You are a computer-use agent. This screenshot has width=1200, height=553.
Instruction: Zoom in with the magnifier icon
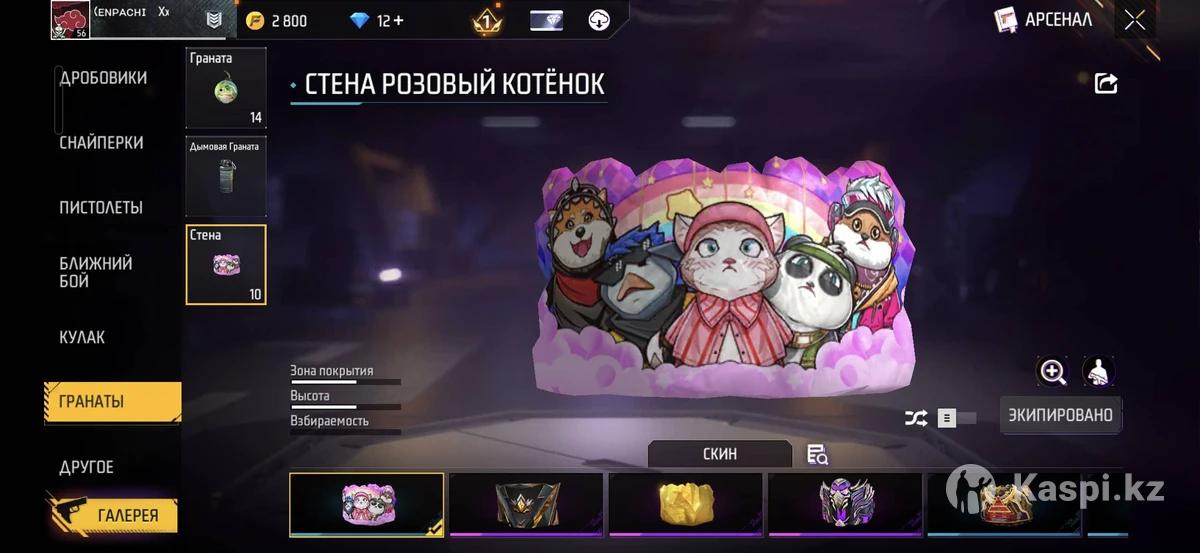tap(1053, 372)
